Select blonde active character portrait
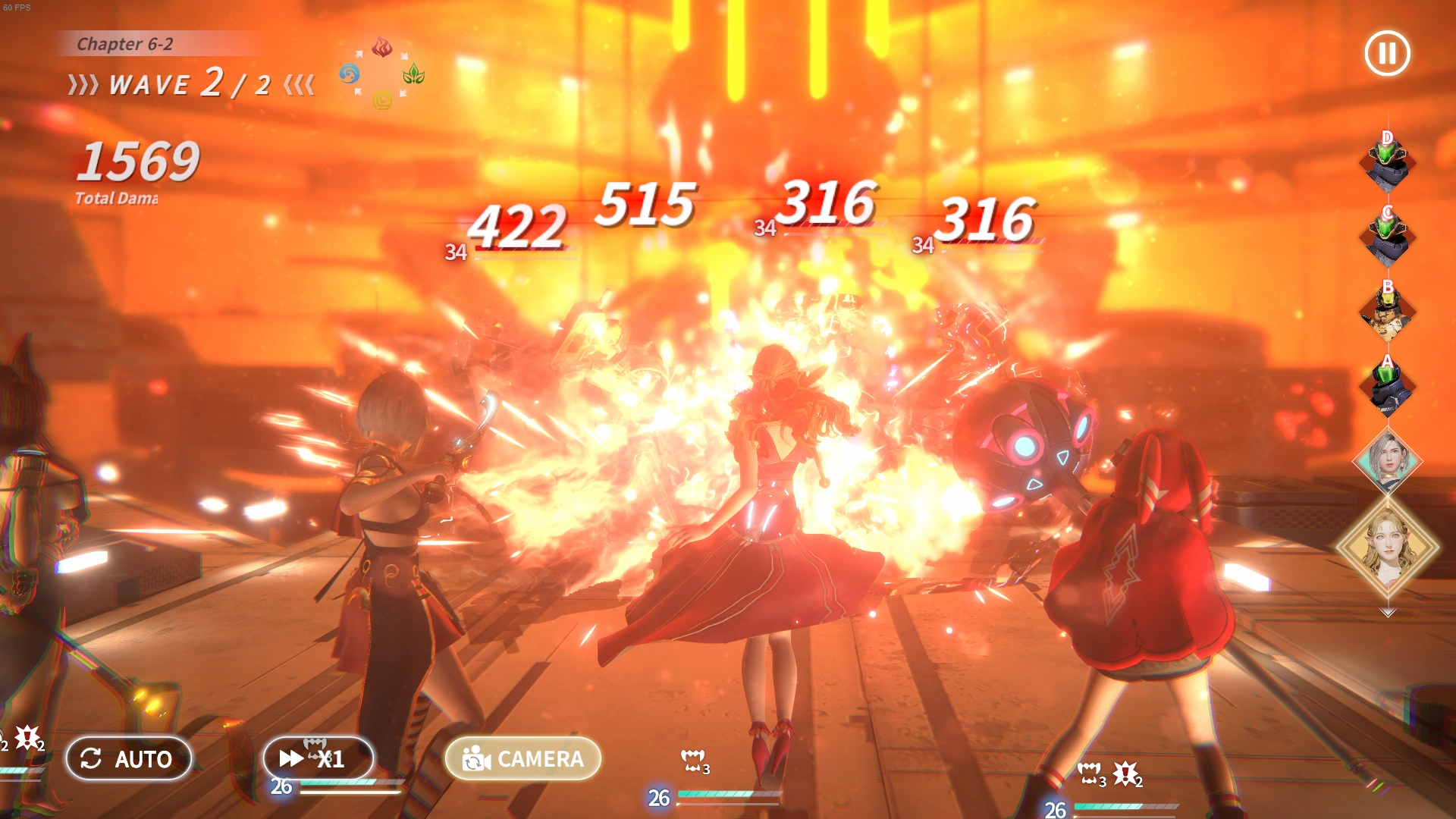 pyautogui.click(x=1388, y=546)
